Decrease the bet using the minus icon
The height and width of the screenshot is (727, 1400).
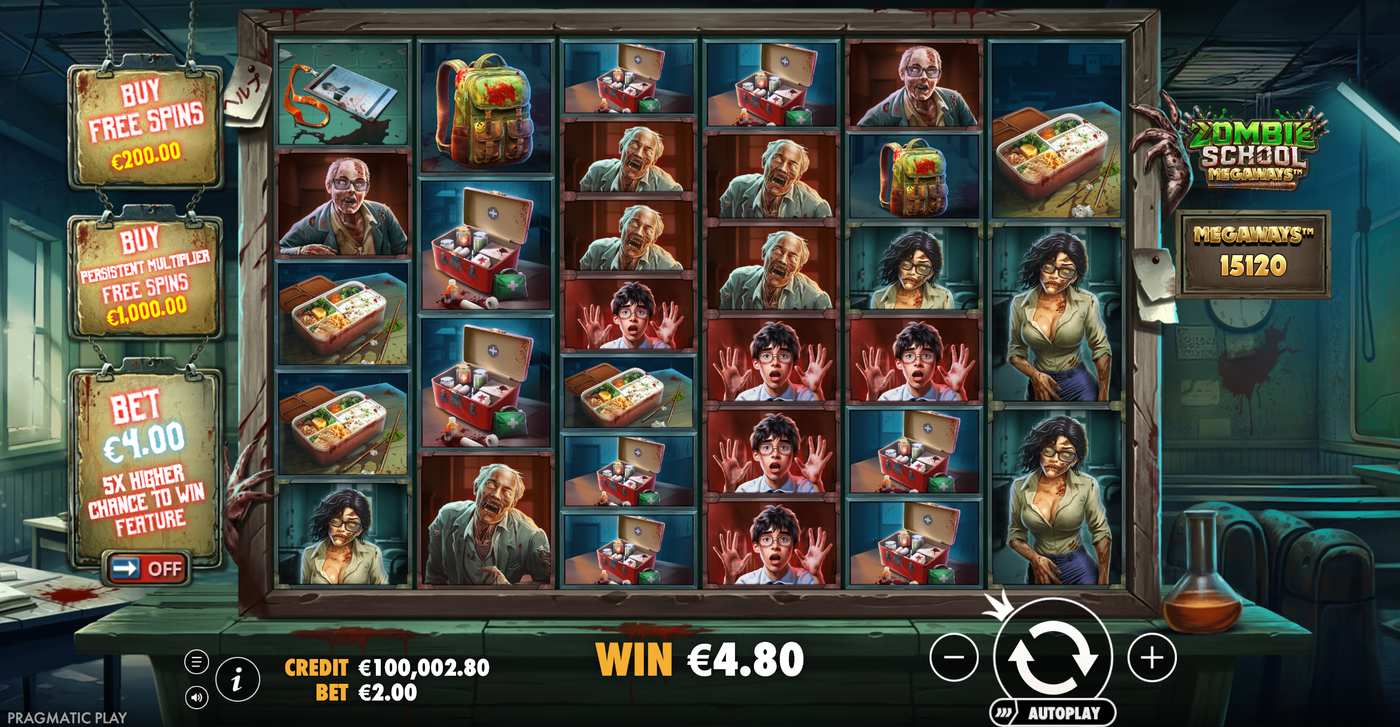coord(956,657)
